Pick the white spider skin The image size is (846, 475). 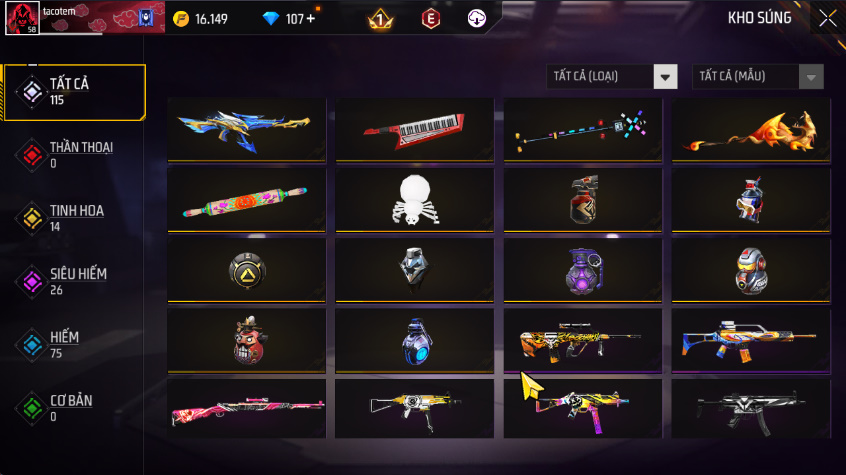click(413, 199)
